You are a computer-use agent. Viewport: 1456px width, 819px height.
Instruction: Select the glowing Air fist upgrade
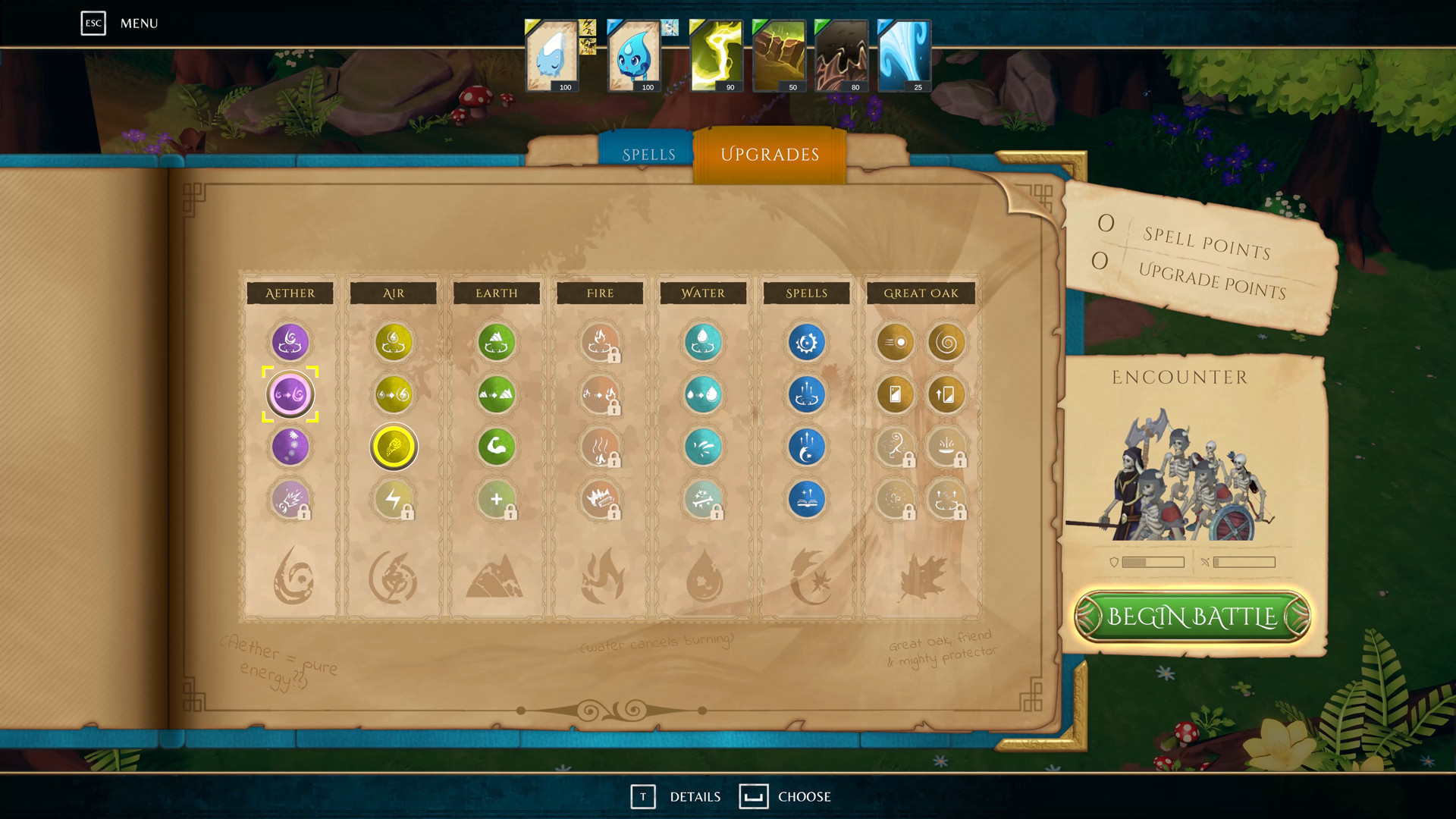coord(394,447)
